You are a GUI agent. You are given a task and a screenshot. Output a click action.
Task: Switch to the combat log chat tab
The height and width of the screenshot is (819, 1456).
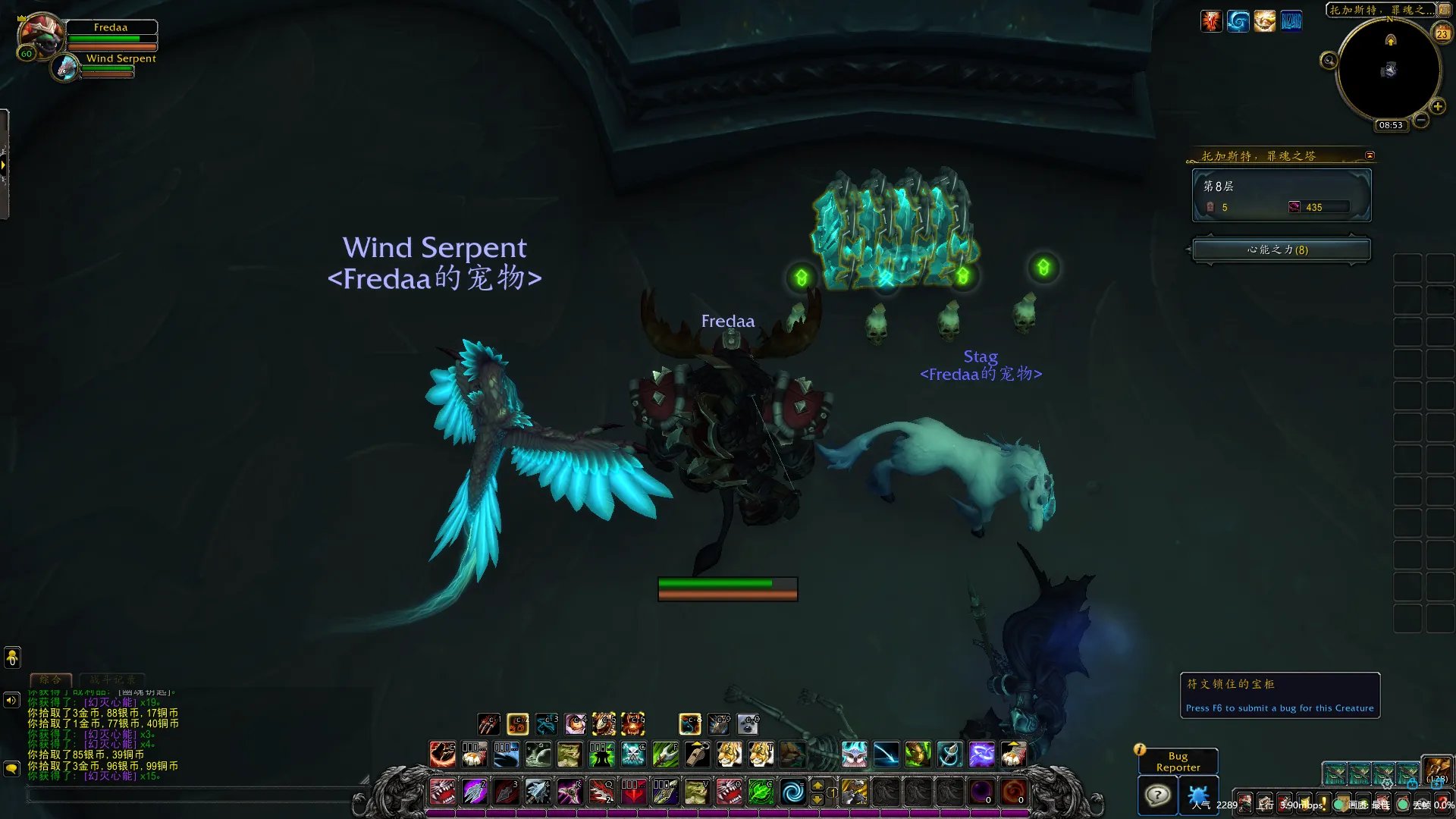pos(112,679)
